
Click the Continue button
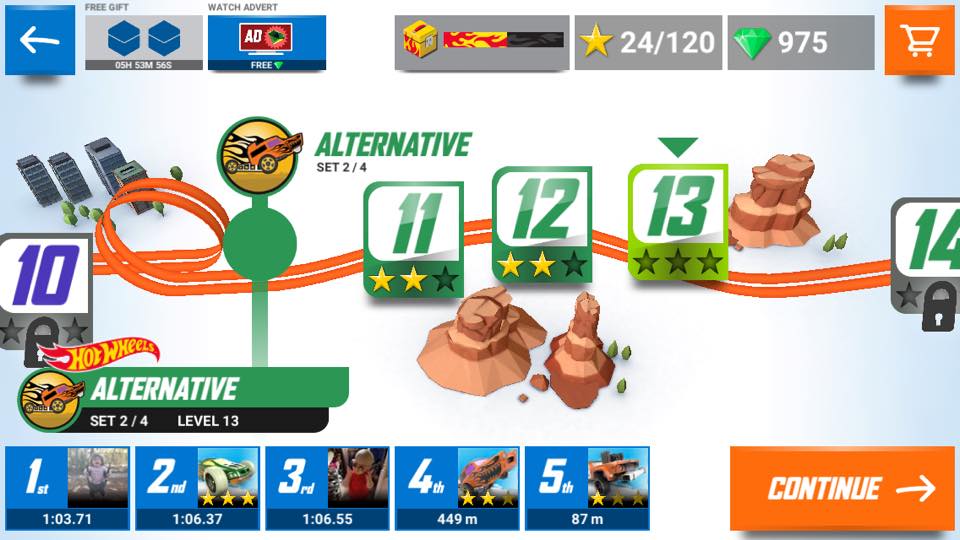[x=842, y=488]
